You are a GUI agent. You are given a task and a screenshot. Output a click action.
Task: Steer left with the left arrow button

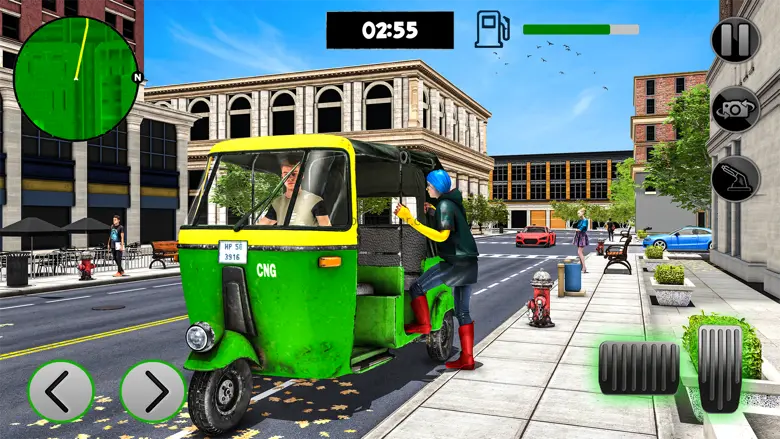[x=60, y=391]
